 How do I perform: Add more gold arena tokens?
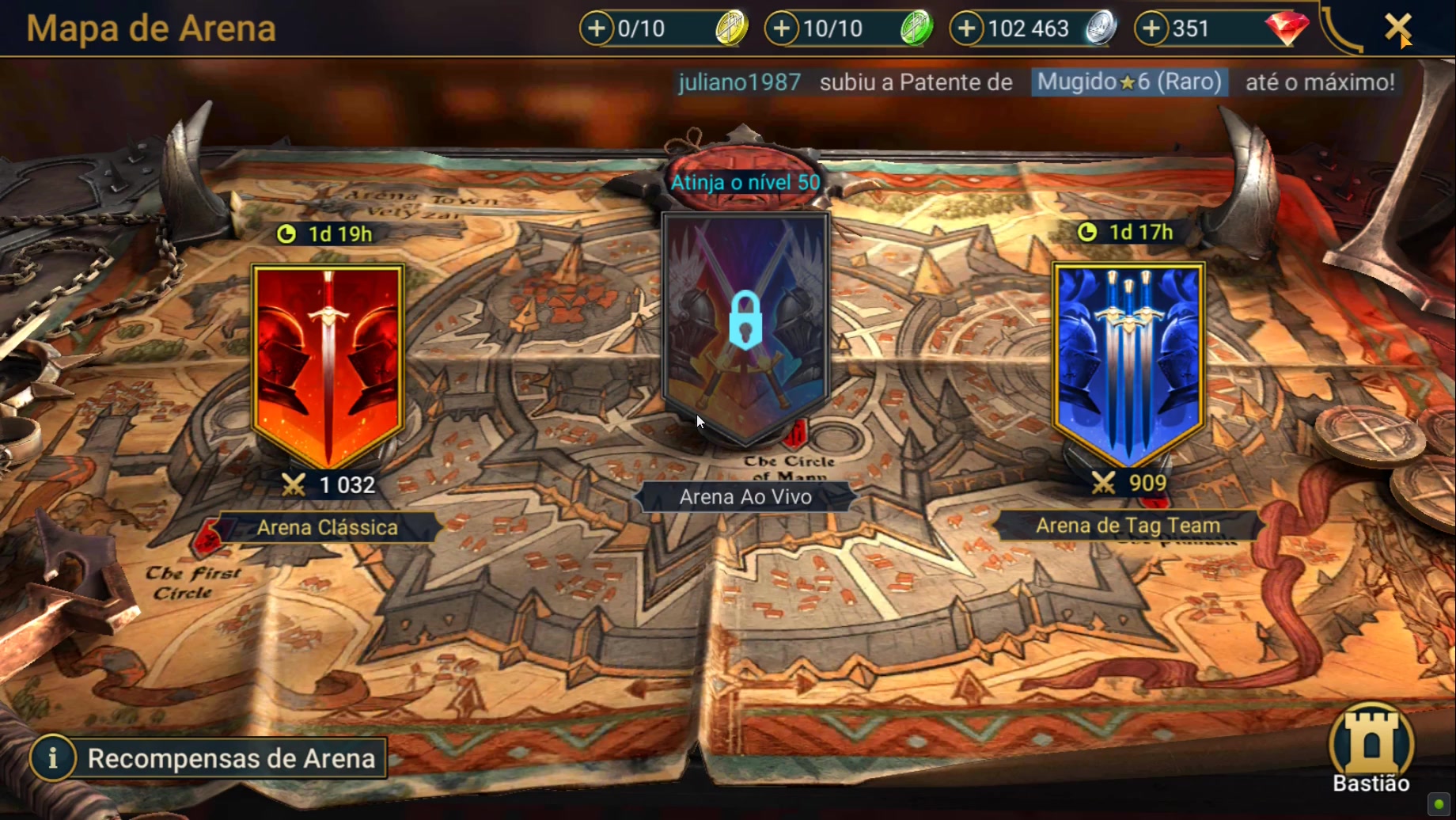tap(597, 28)
